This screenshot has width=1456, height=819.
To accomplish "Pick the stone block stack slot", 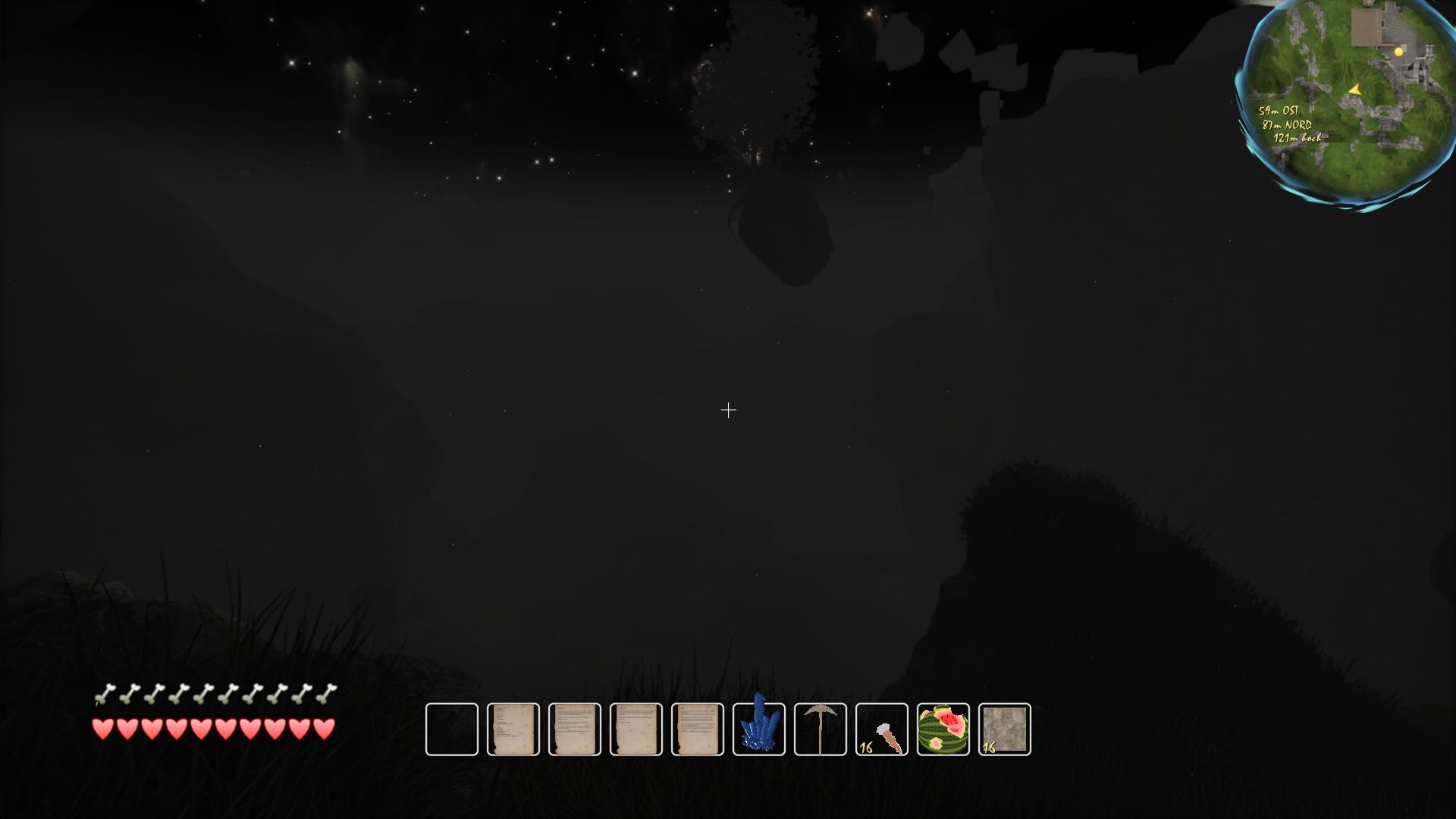I will pos(1005,730).
